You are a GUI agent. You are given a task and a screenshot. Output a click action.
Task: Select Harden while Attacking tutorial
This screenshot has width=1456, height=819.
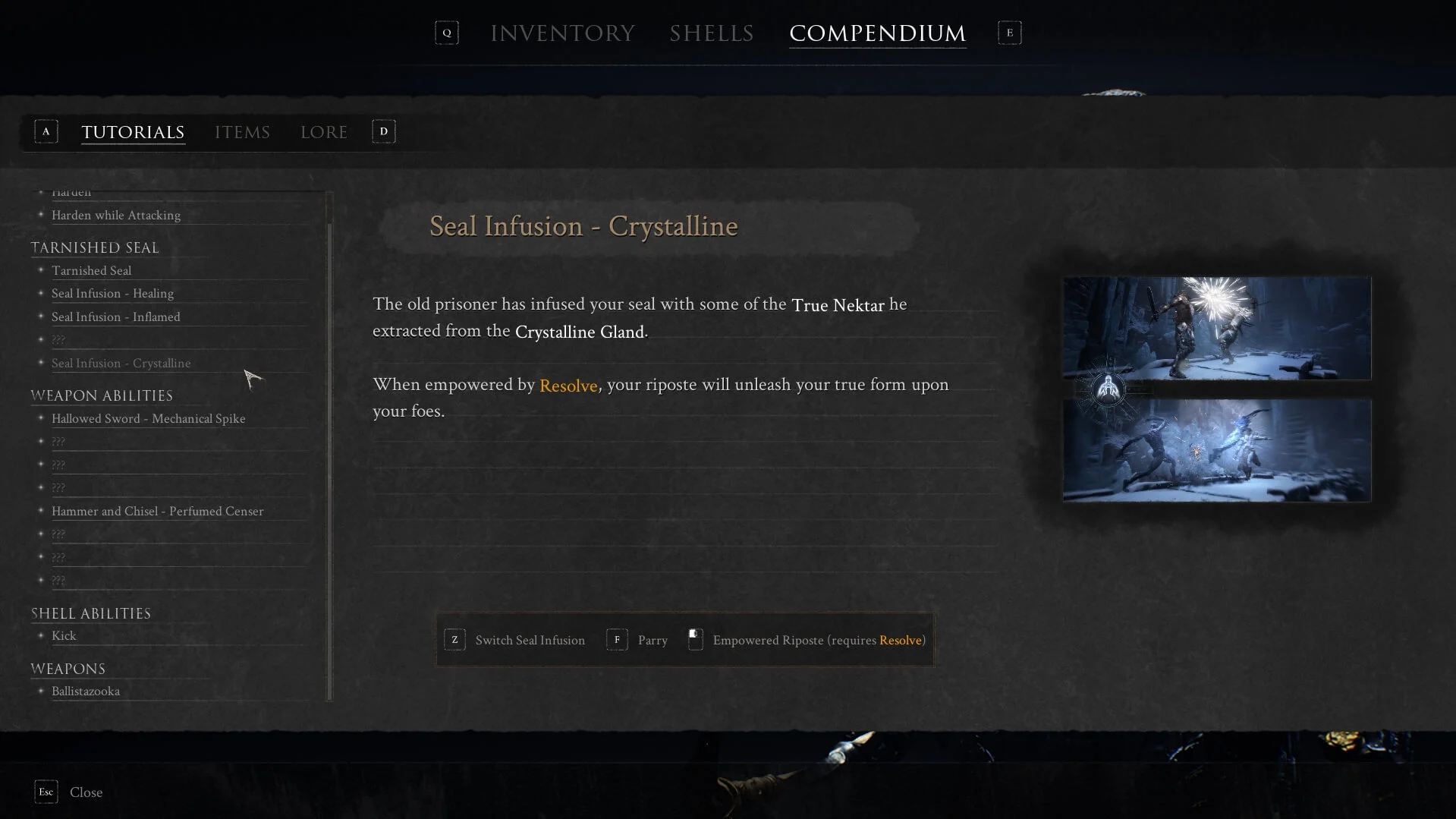pyautogui.click(x=116, y=216)
